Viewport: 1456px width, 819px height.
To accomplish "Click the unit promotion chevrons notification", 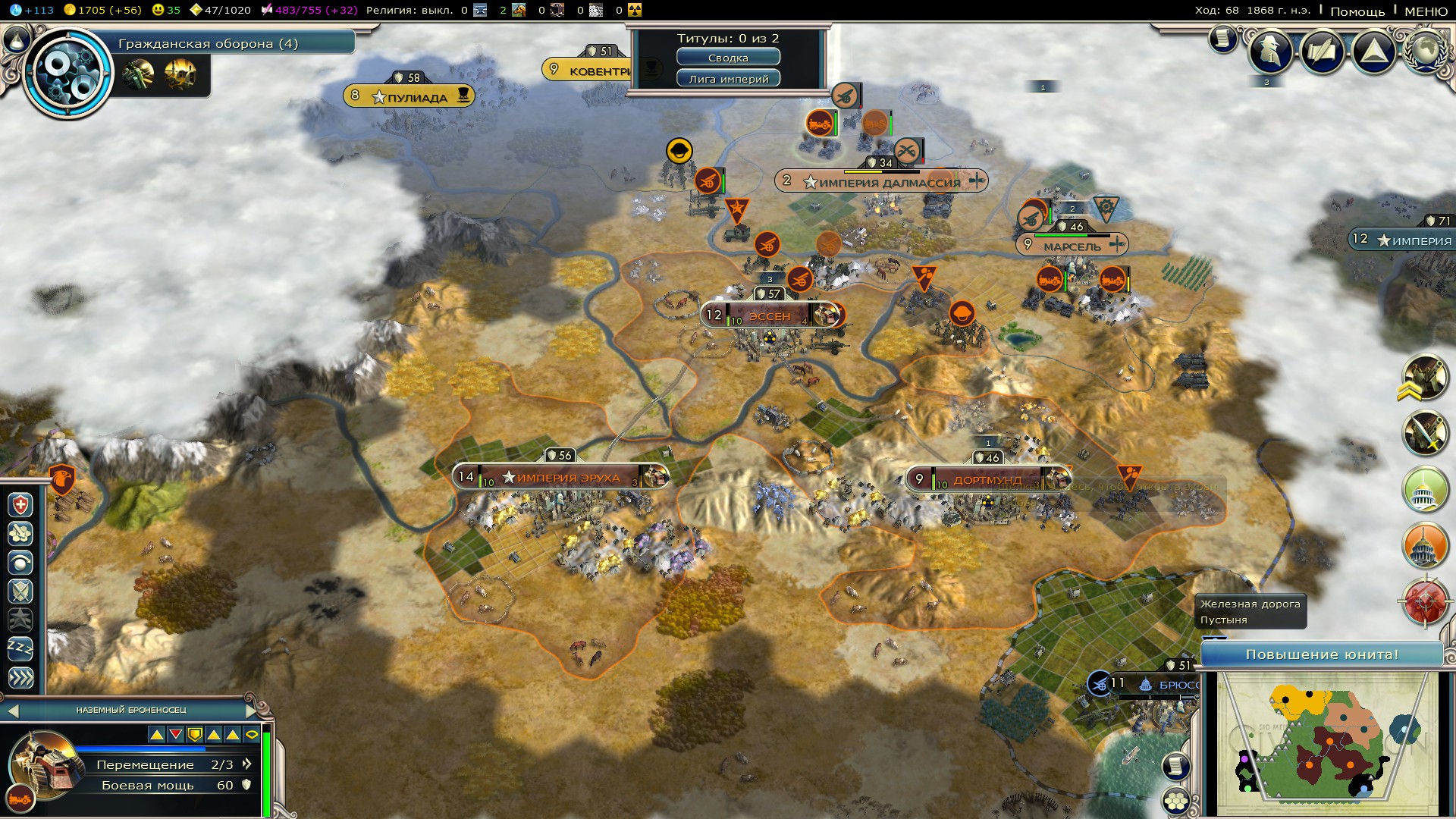I will coord(1424,378).
